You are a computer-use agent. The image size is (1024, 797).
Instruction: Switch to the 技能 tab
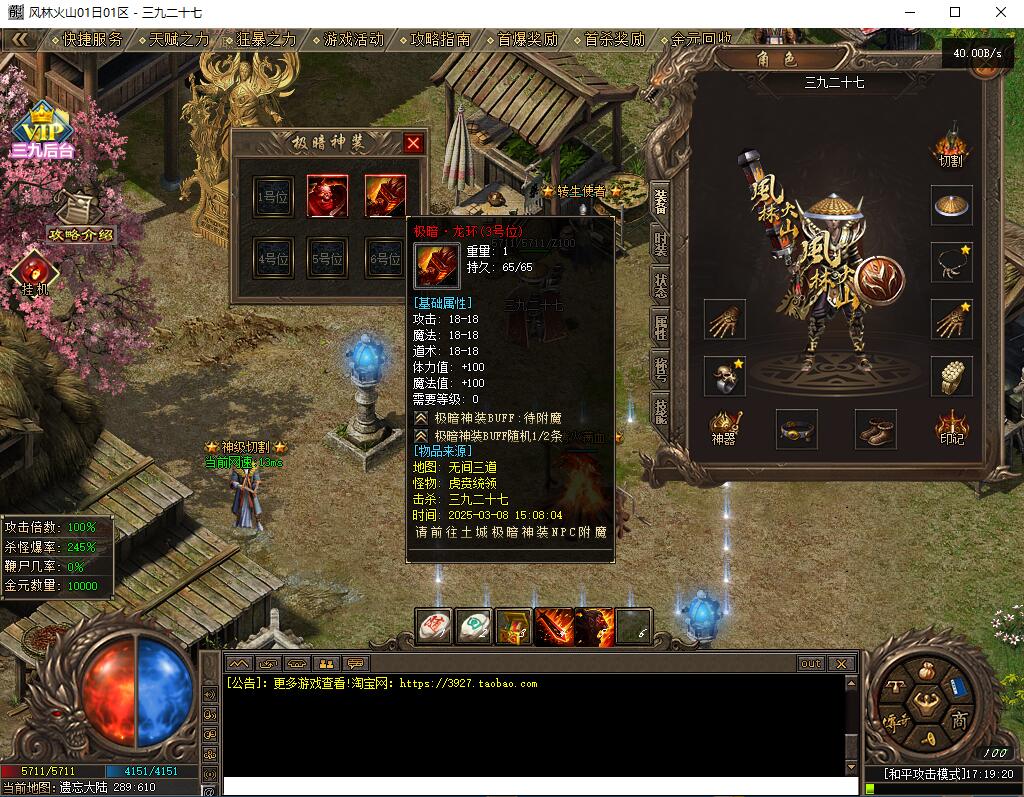660,407
